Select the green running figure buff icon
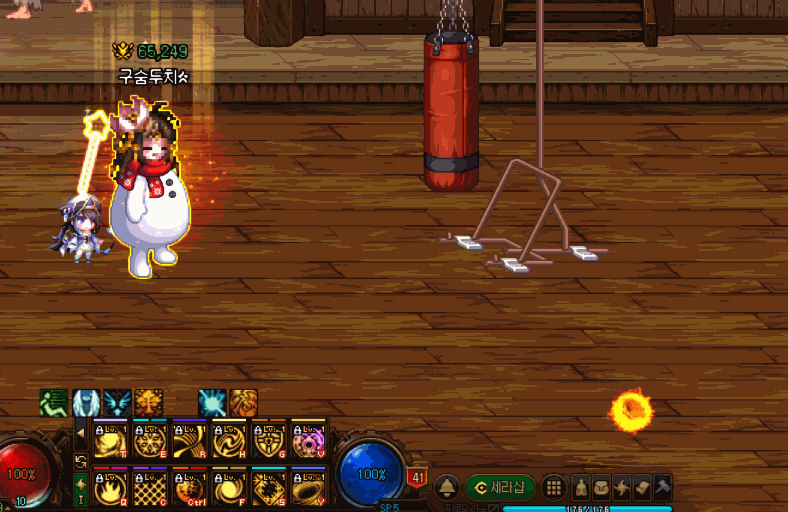Screen dimensions: 788x512 [53, 403]
